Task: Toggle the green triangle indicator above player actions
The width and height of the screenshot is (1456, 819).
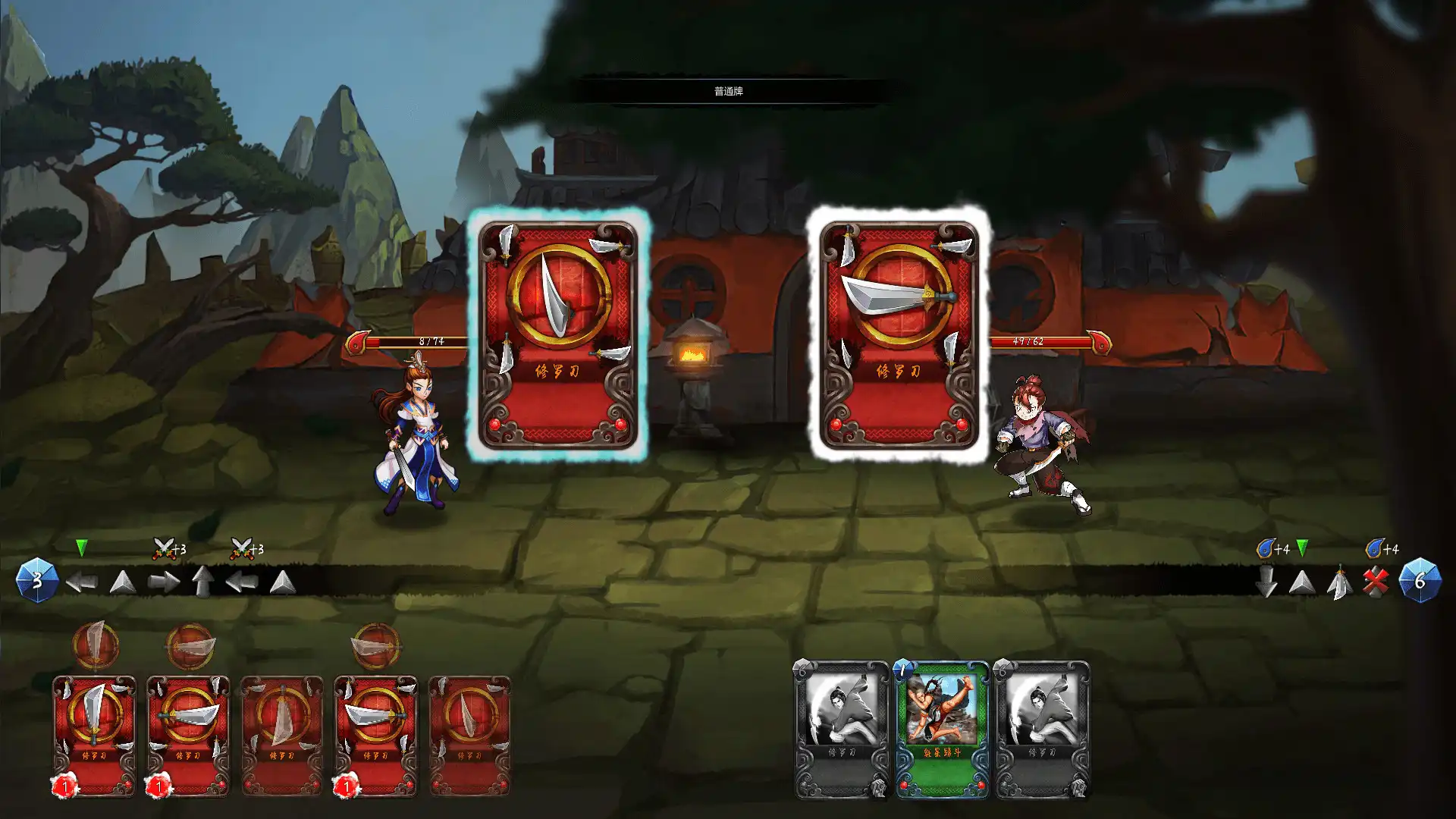Action: click(x=82, y=547)
